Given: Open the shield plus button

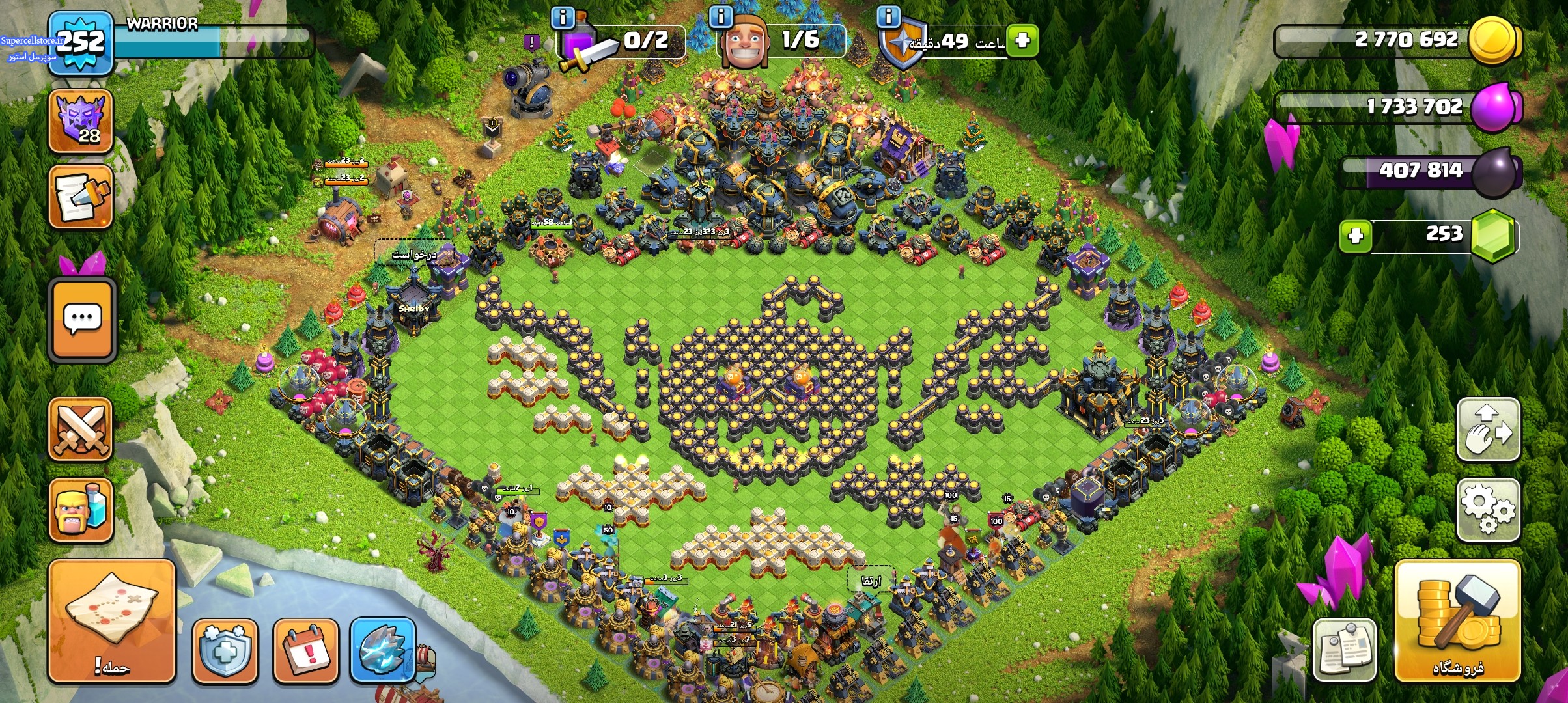Looking at the screenshot, I should tap(225, 650).
